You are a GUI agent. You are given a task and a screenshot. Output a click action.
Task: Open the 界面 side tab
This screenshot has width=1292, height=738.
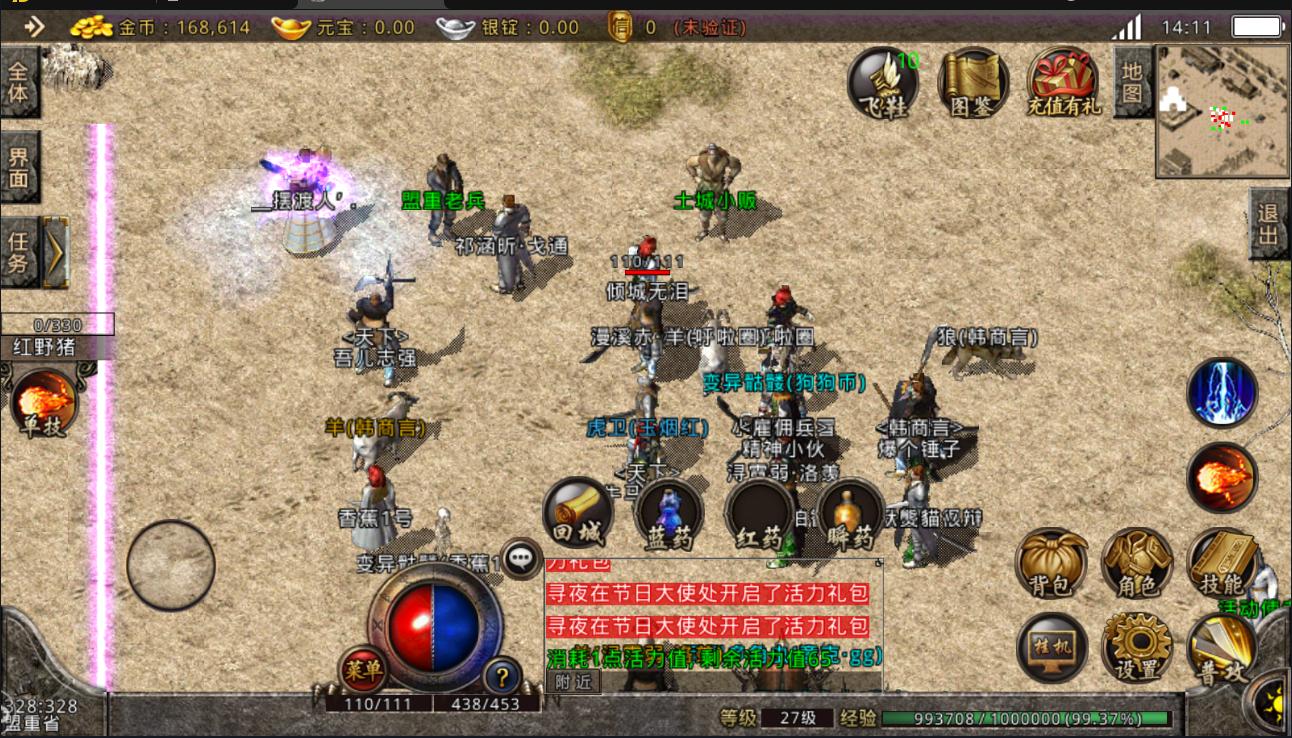(19, 168)
